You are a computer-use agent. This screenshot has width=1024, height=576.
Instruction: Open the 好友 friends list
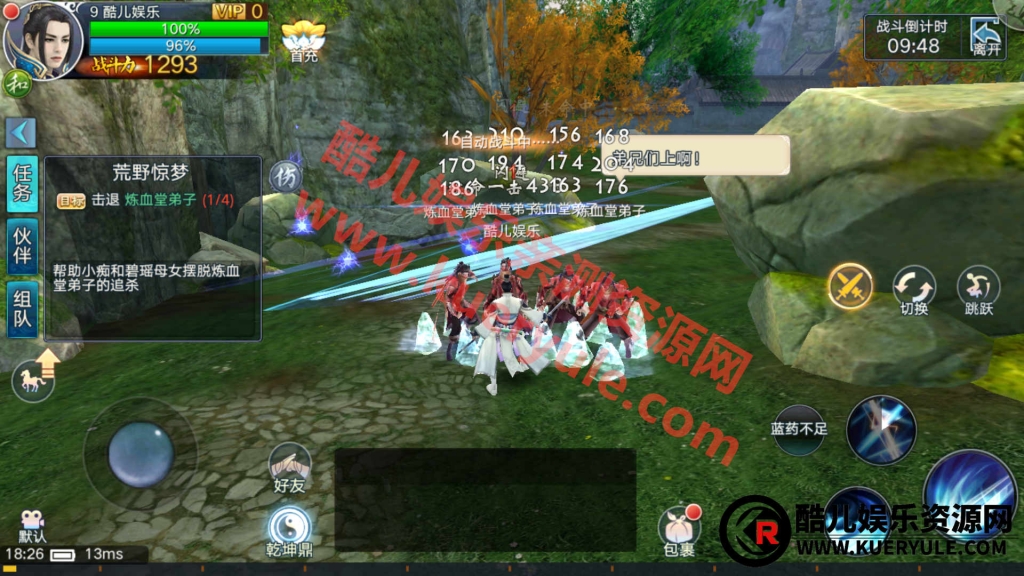click(289, 467)
